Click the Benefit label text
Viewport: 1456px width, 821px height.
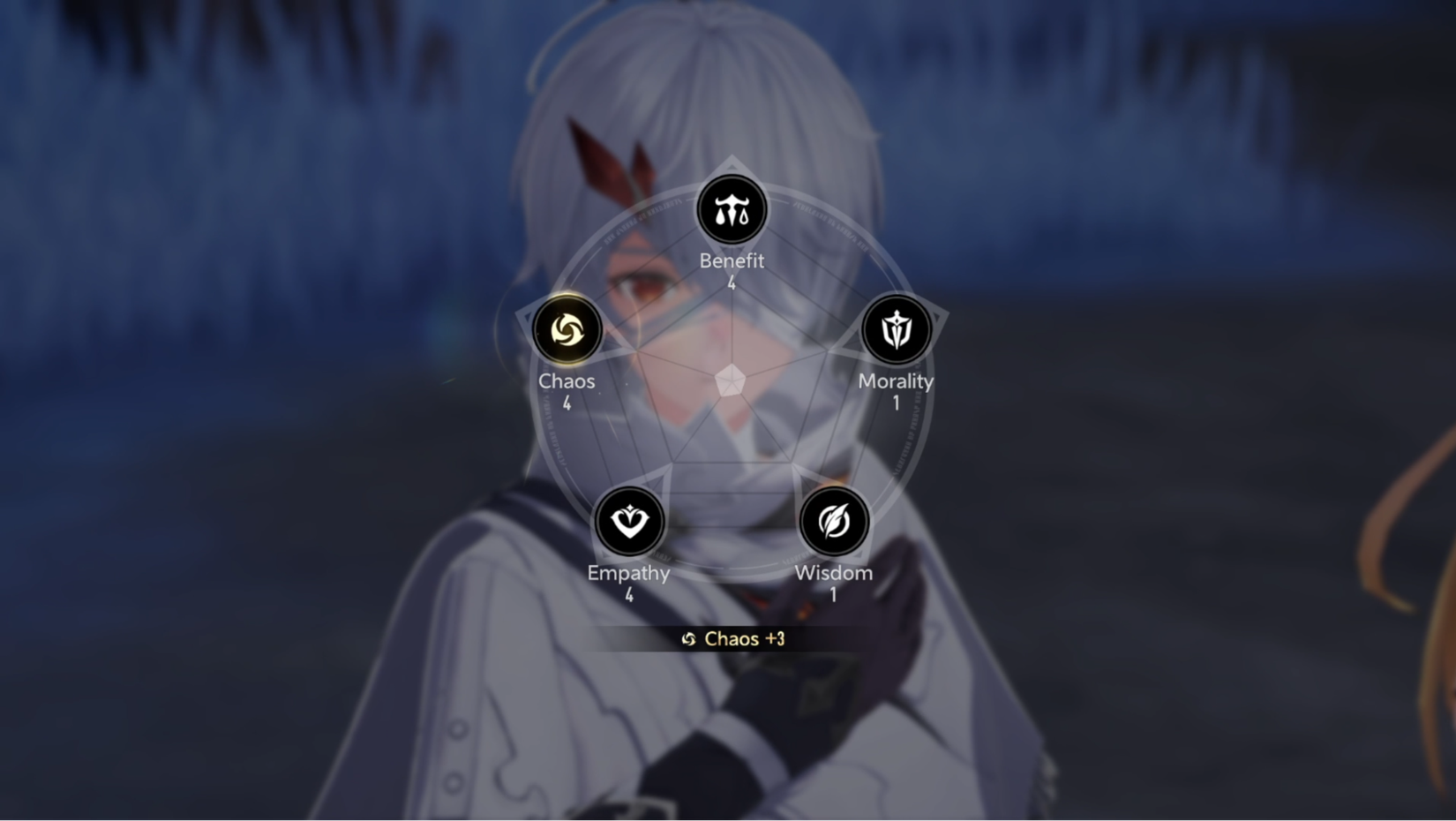pos(732,260)
